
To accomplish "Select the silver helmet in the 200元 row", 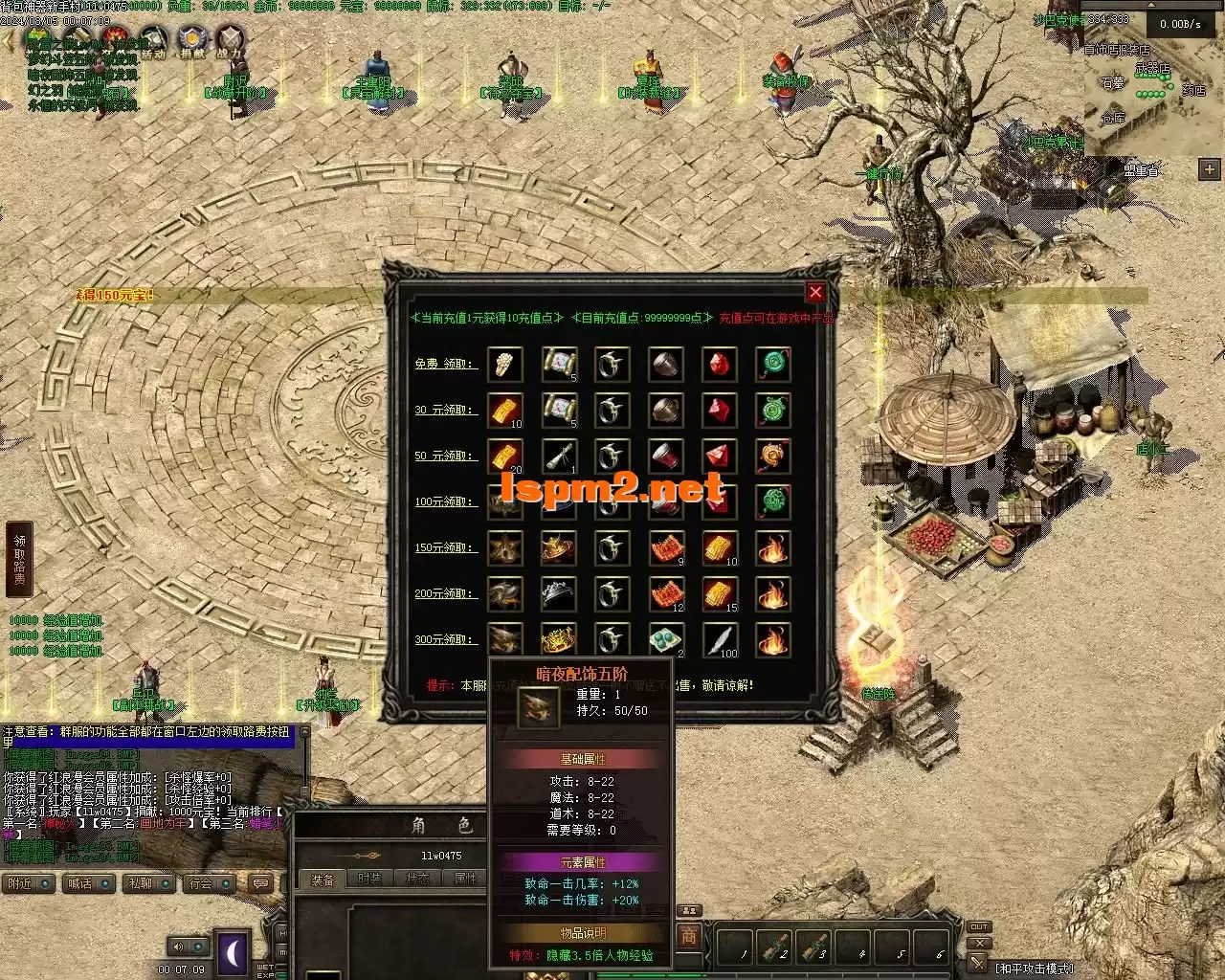I will tap(558, 593).
